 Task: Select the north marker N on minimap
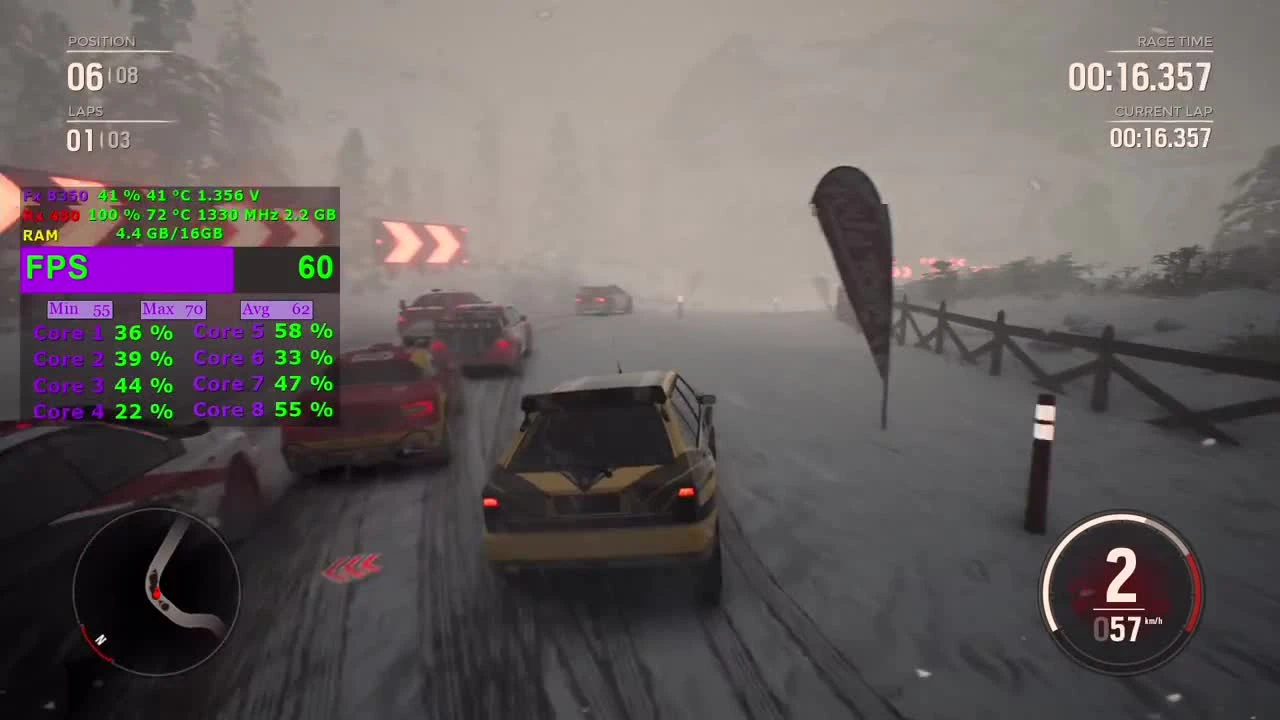[100, 642]
